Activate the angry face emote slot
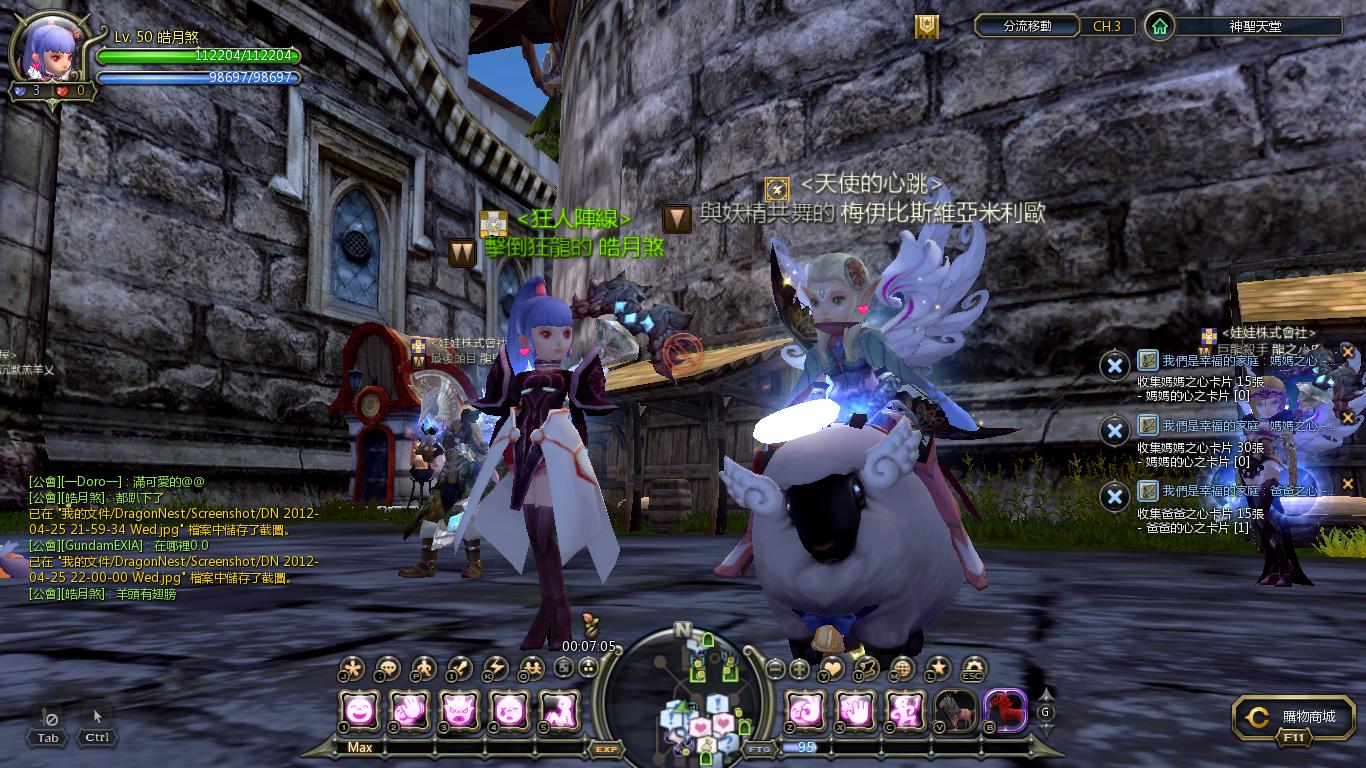This screenshot has height=768, width=1366. tap(459, 711)
